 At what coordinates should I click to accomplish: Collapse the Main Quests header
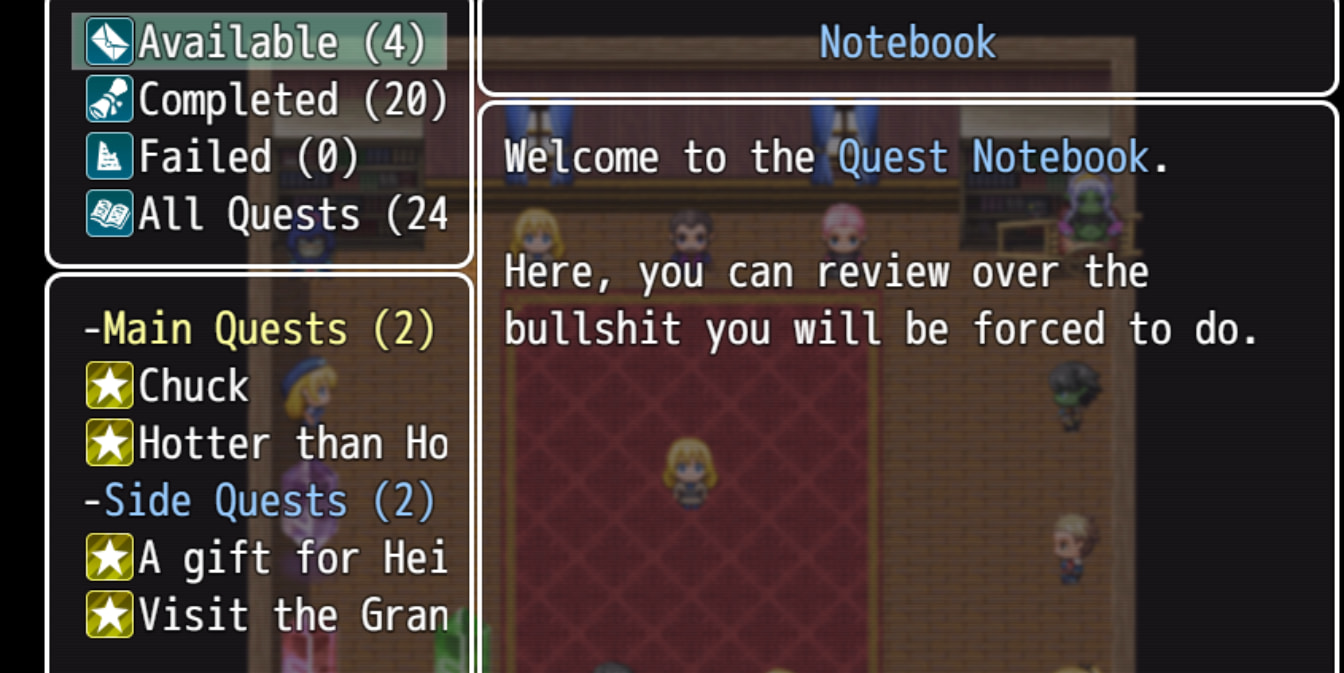tap(260, 329)
